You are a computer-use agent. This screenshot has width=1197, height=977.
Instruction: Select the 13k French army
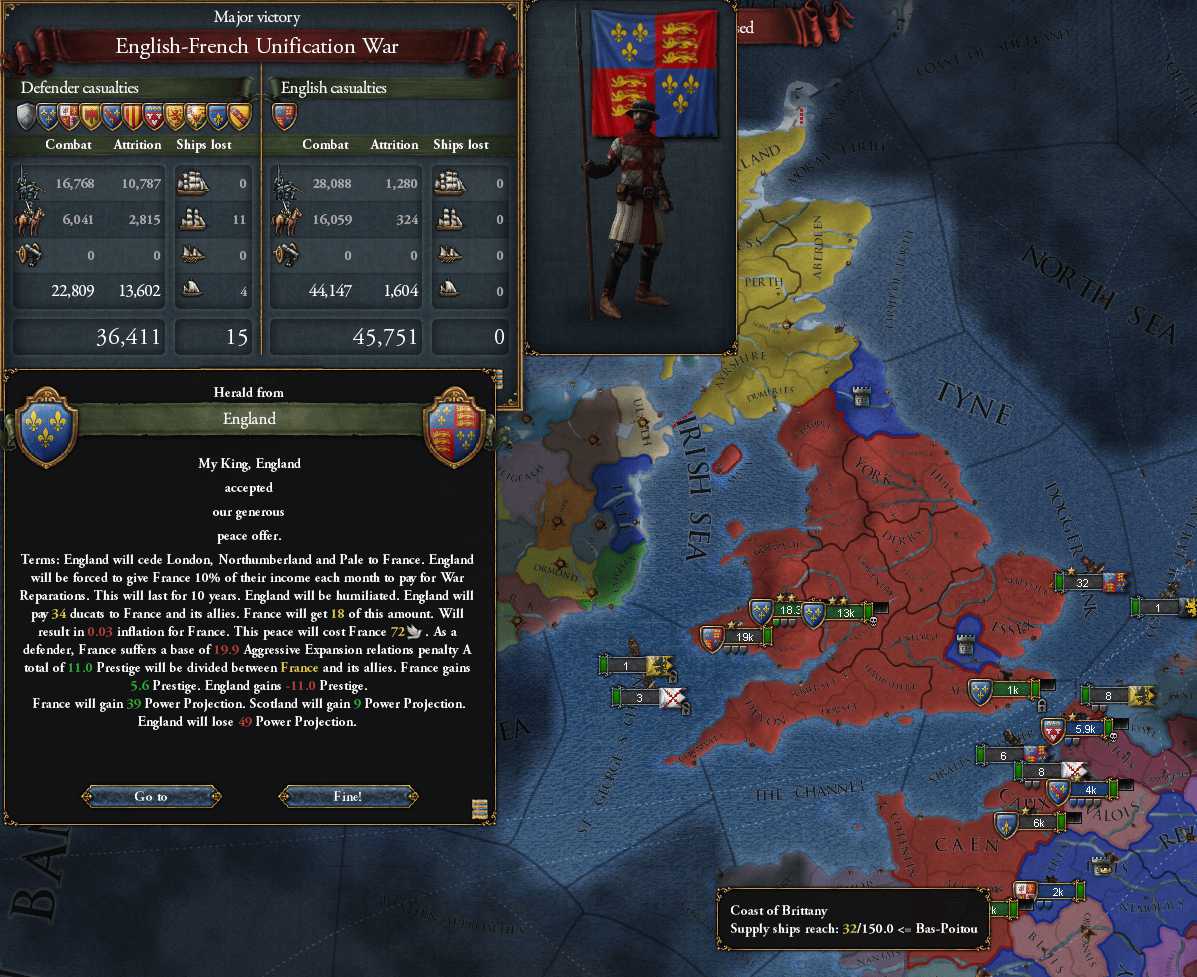pos(844,612)
